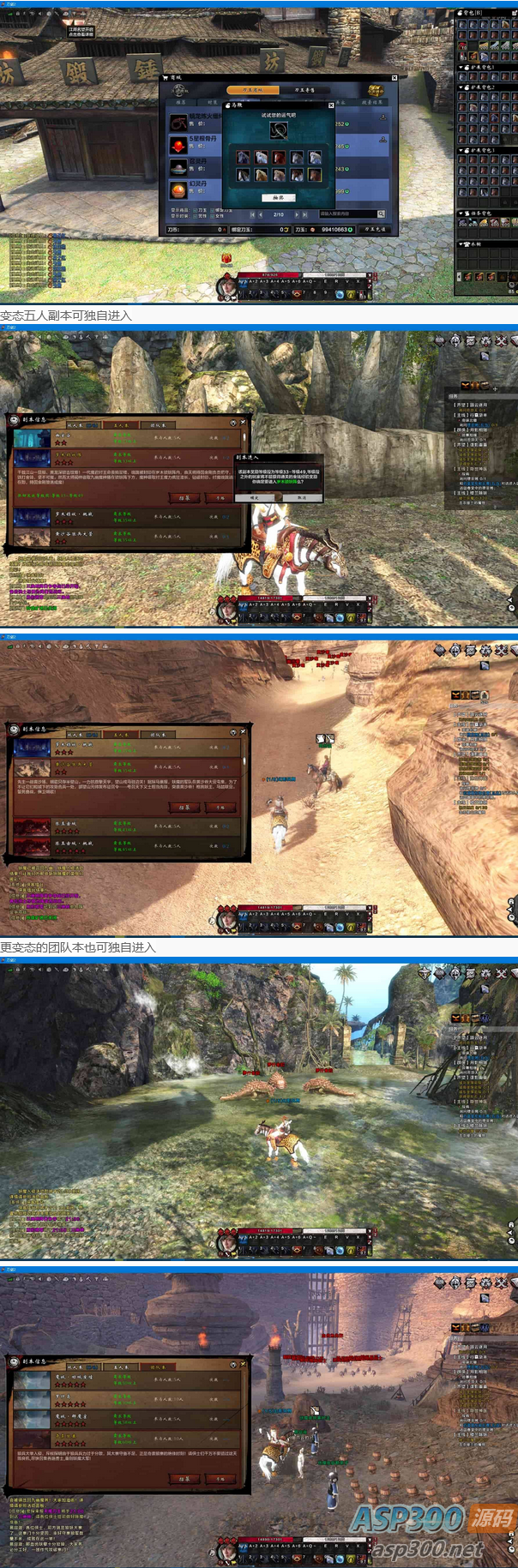The image size is (518, 1568).
Task: Close the 马魄 lottery popup
Action: point(331,105)
